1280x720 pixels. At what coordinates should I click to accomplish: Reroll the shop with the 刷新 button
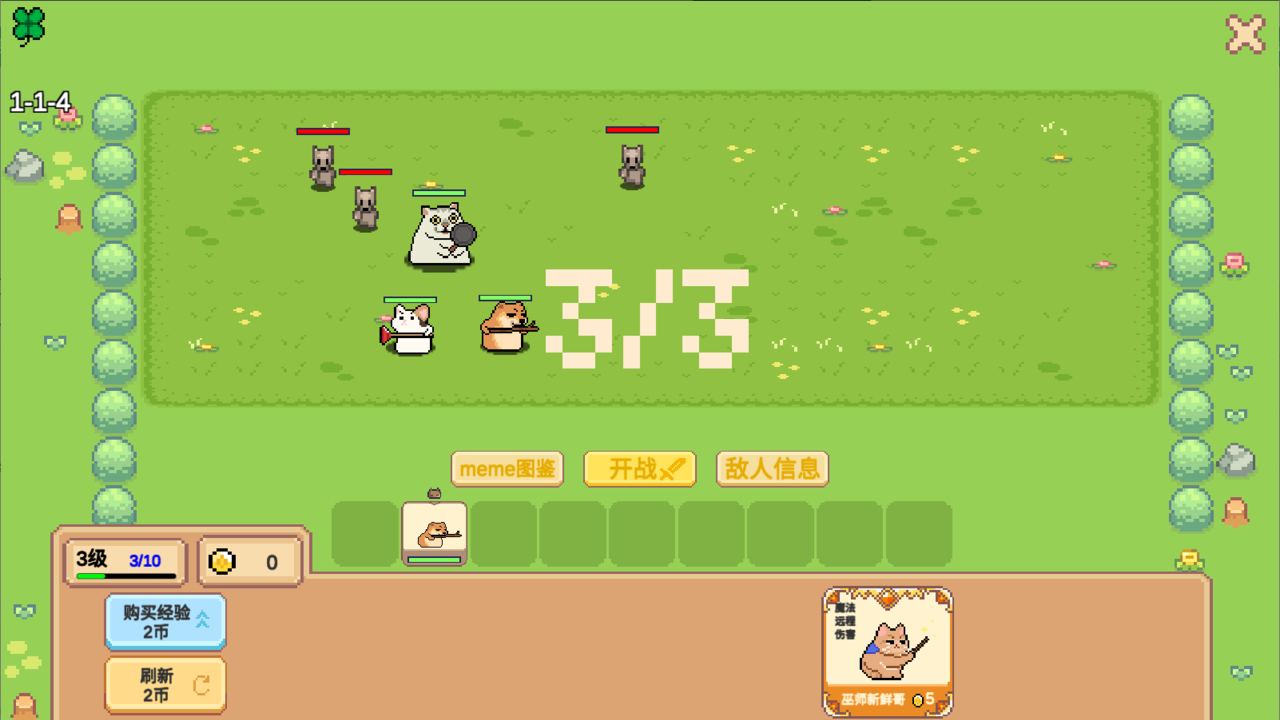click(165, 685)
